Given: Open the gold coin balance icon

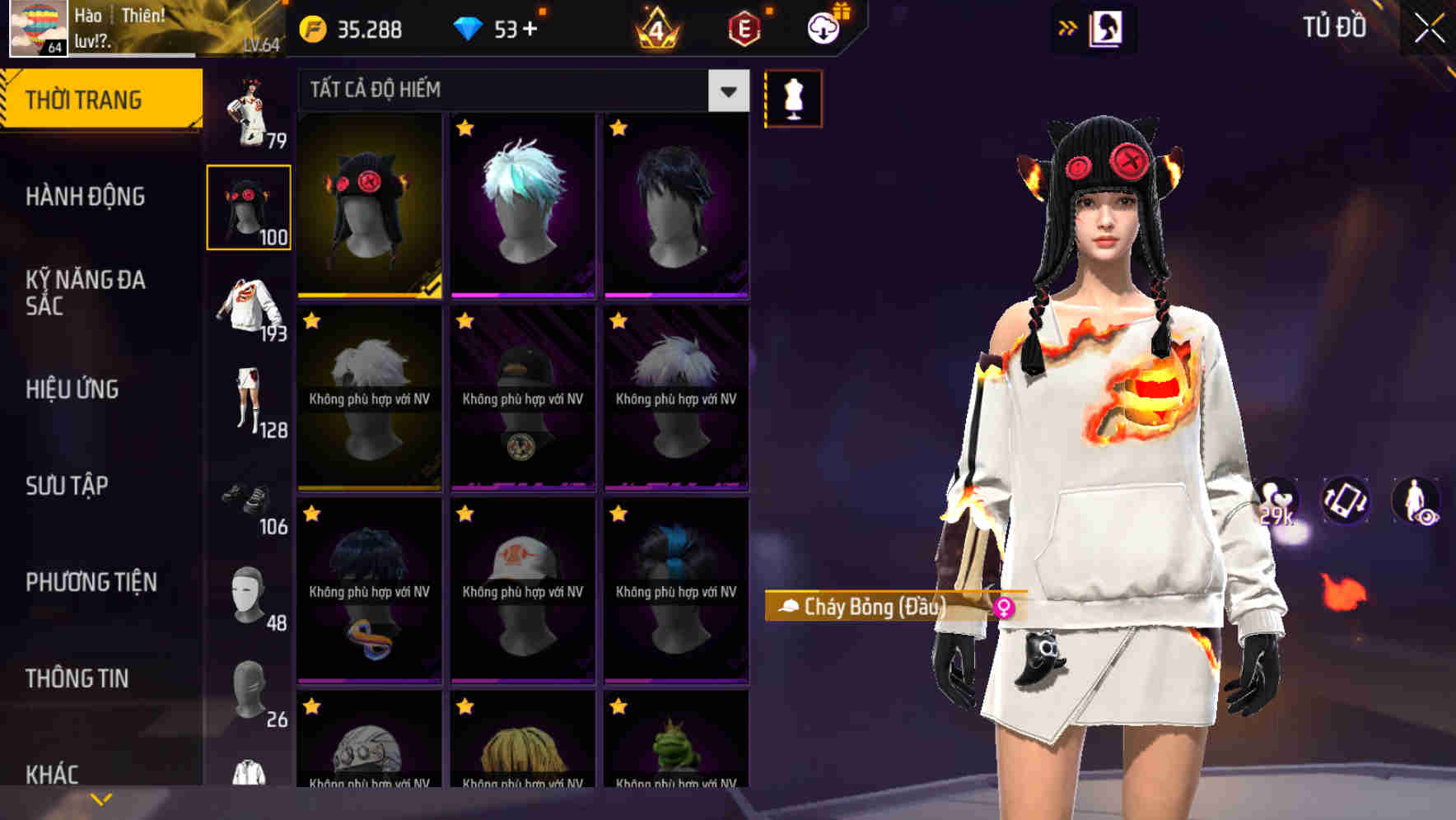Looking at the screenshot, I should pyautogui.click(x=312, y=30).
